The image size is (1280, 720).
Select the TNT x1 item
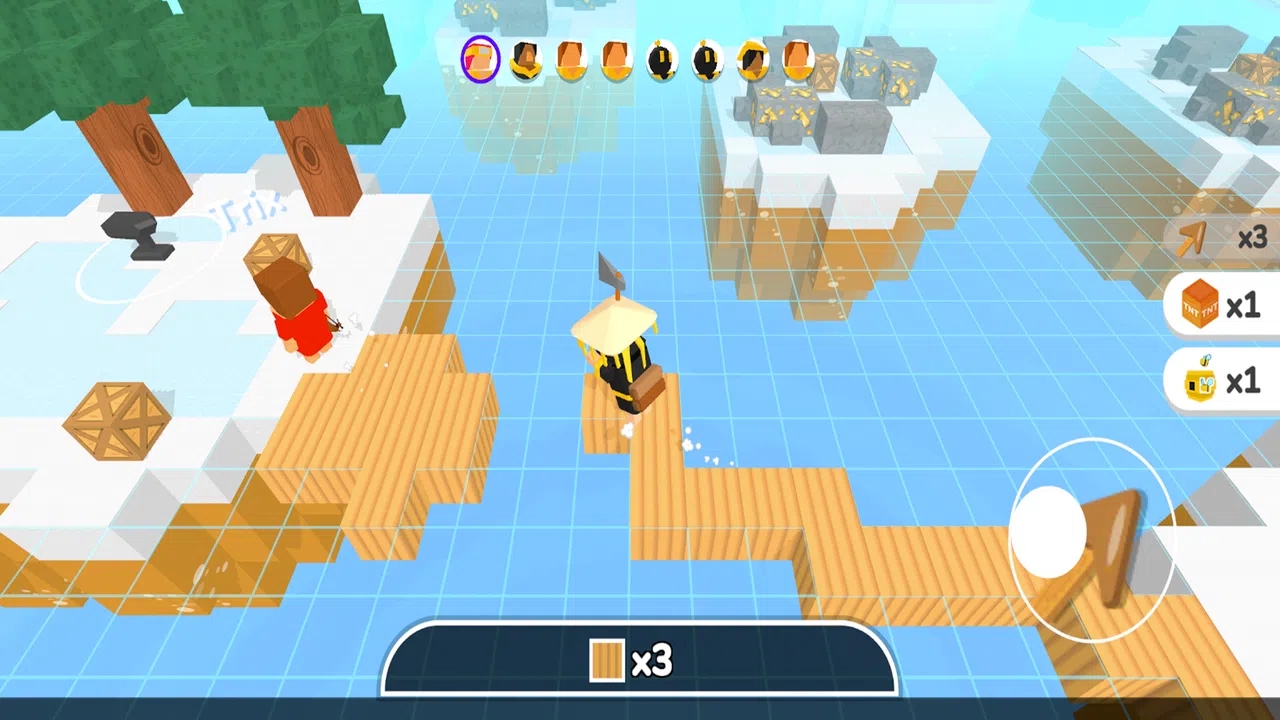(x=1221, y=306)
